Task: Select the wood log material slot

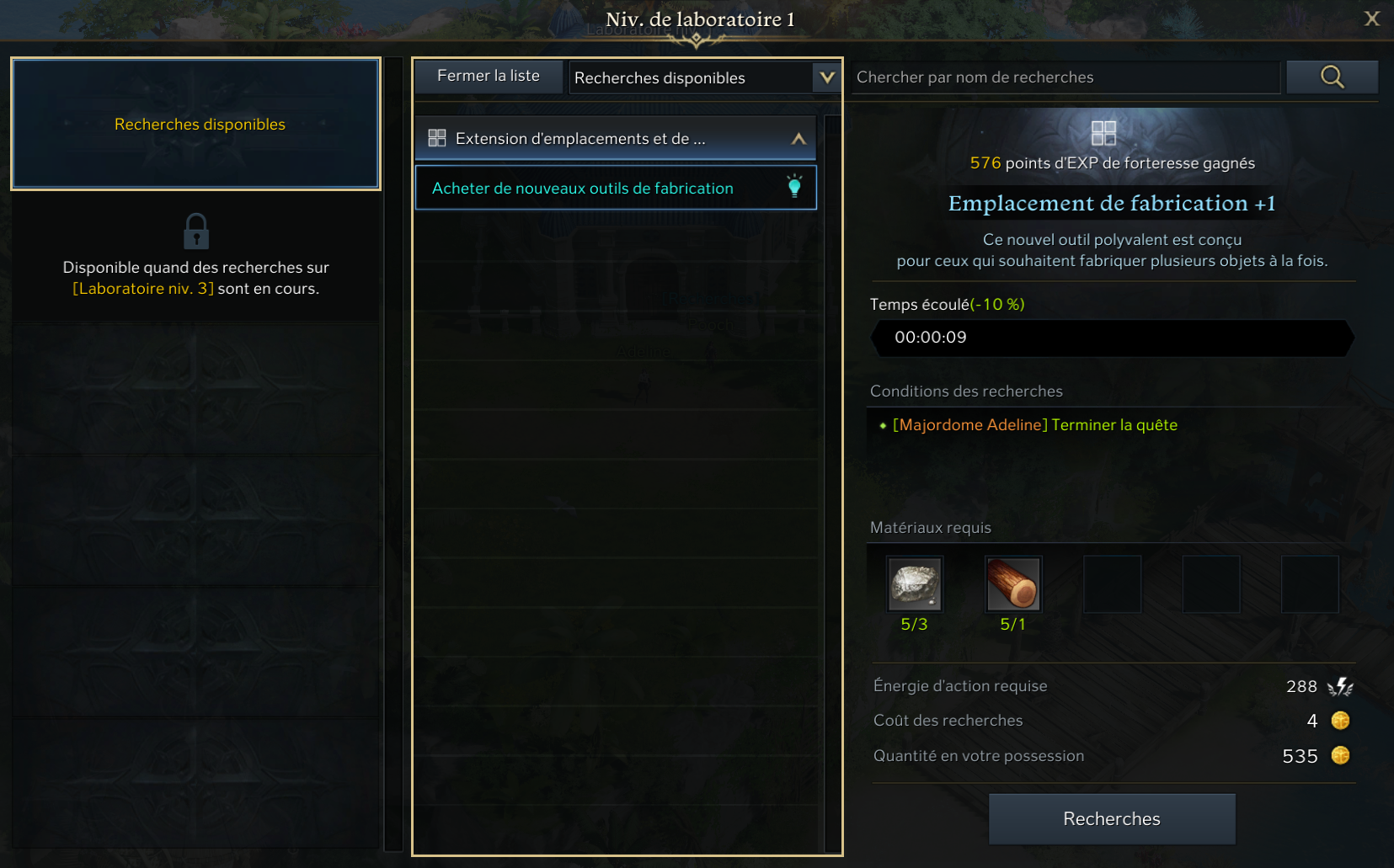Action: click(1013, 584)
